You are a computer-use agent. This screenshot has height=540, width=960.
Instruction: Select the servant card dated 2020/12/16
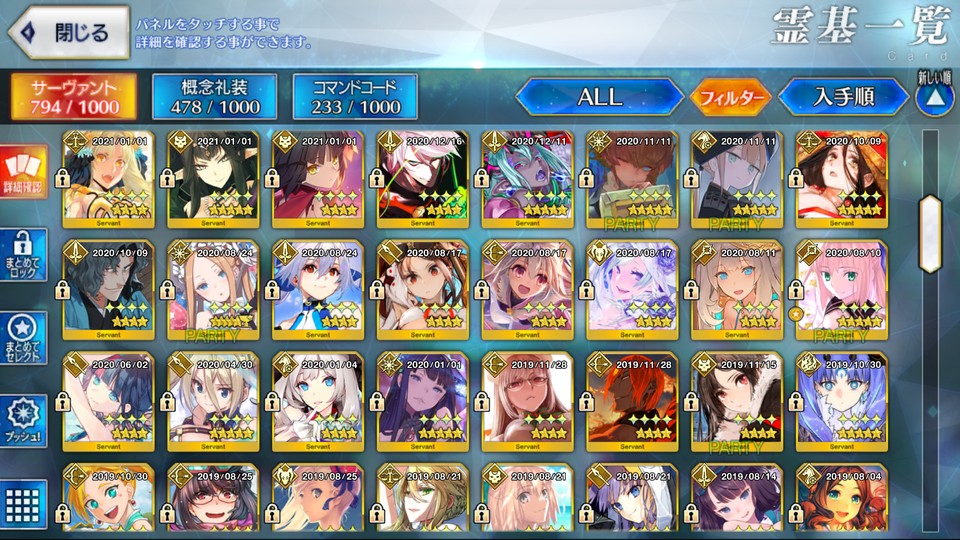pos(424,180)
